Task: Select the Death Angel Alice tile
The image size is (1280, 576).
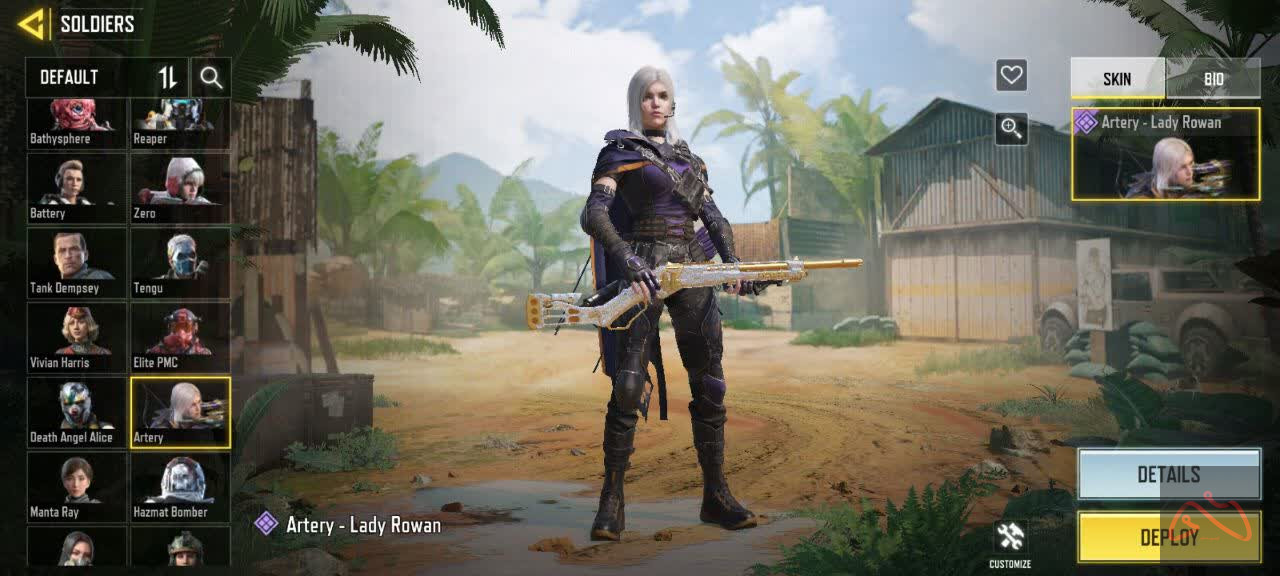Action: tap(77, 413)
